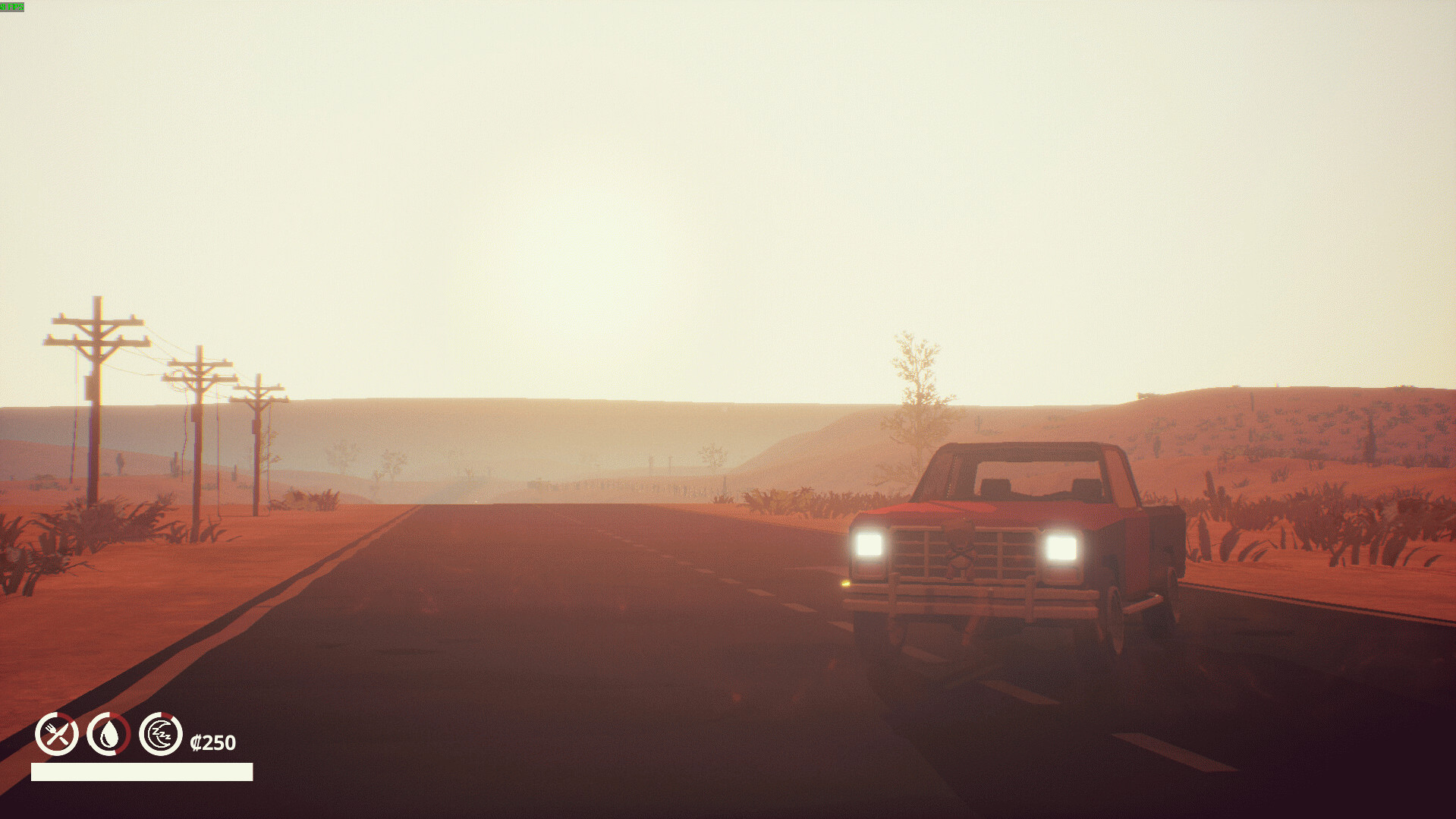Screen dimensions: 1456x819
Task: Check the sleep Zzz fatigue icon
Action: click(x=161, y=734)
